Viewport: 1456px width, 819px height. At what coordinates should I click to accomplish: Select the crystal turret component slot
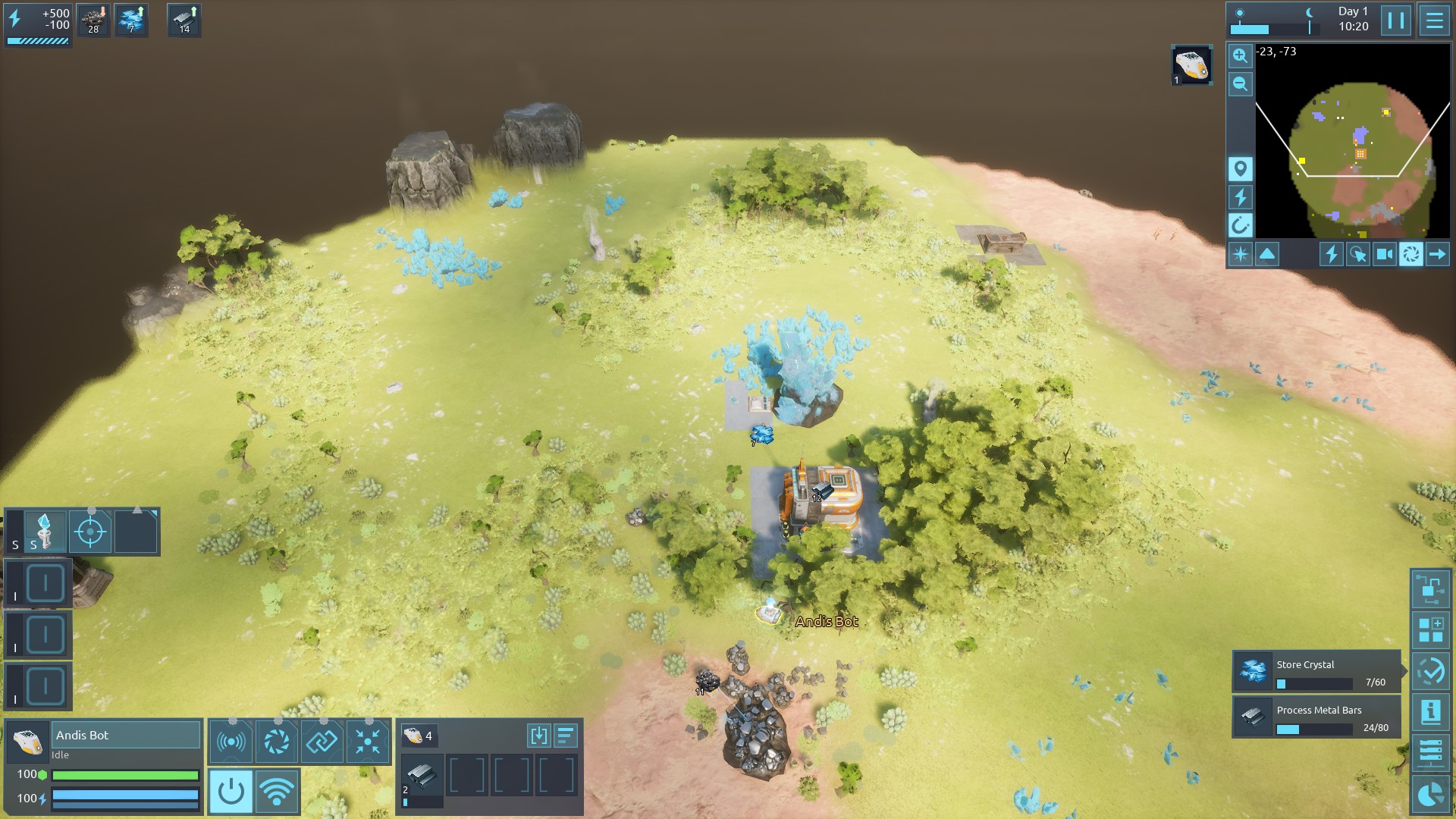pyautogui.click(x=45, y=531)
